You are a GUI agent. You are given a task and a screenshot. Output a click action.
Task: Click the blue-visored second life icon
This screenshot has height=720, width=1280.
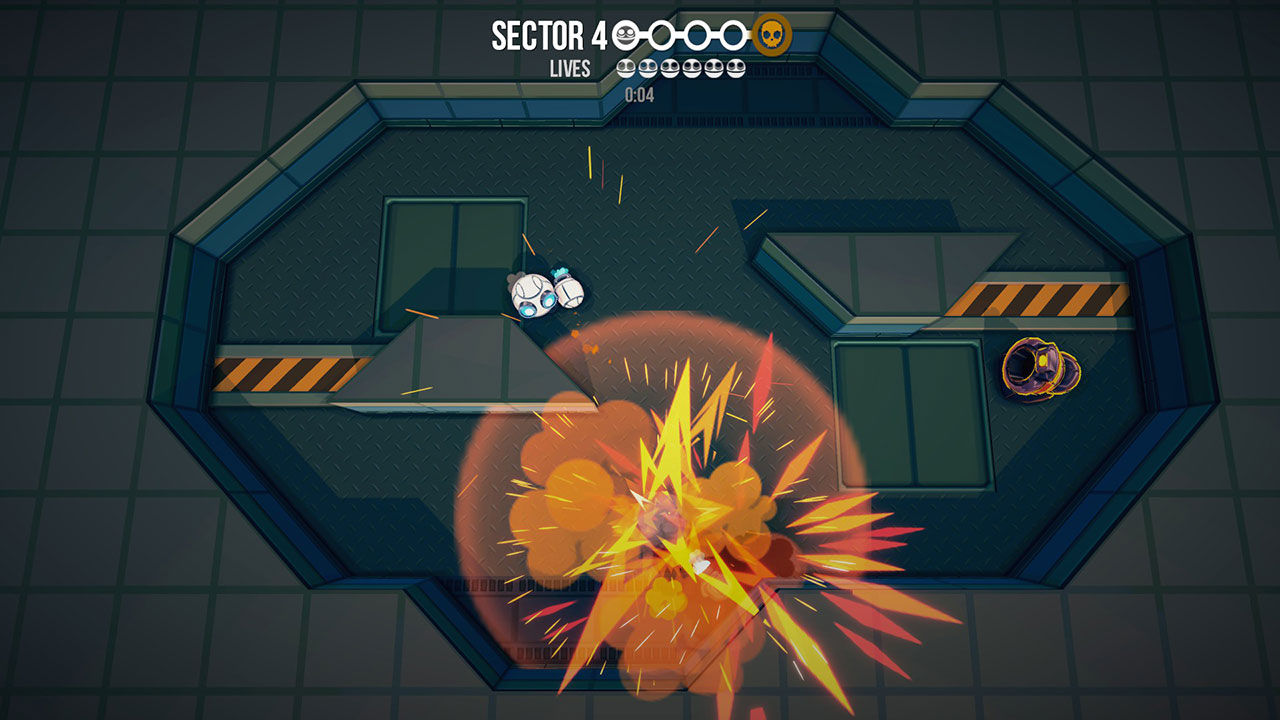pos(646,67)
